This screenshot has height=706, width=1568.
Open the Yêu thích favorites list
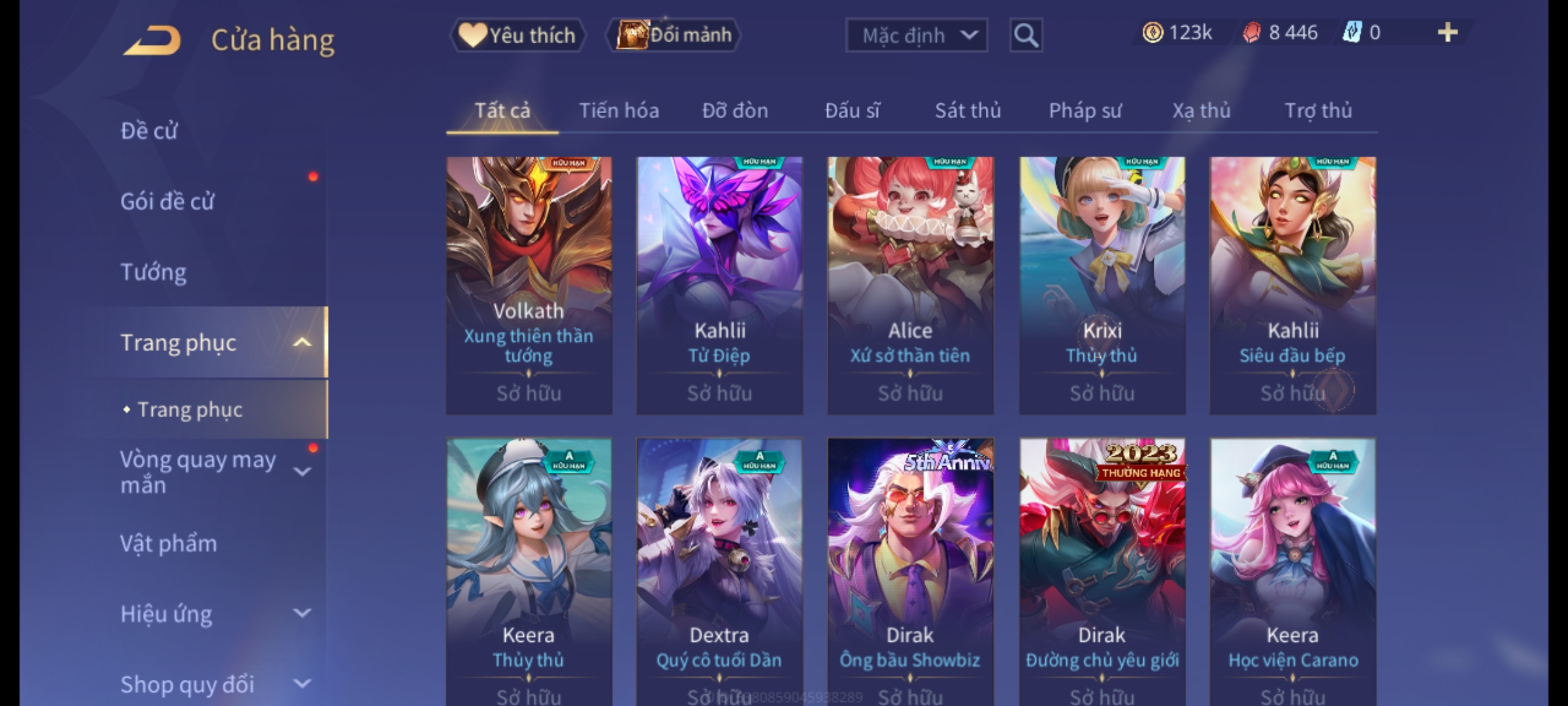pyautogui.click(x=517, y=35)
